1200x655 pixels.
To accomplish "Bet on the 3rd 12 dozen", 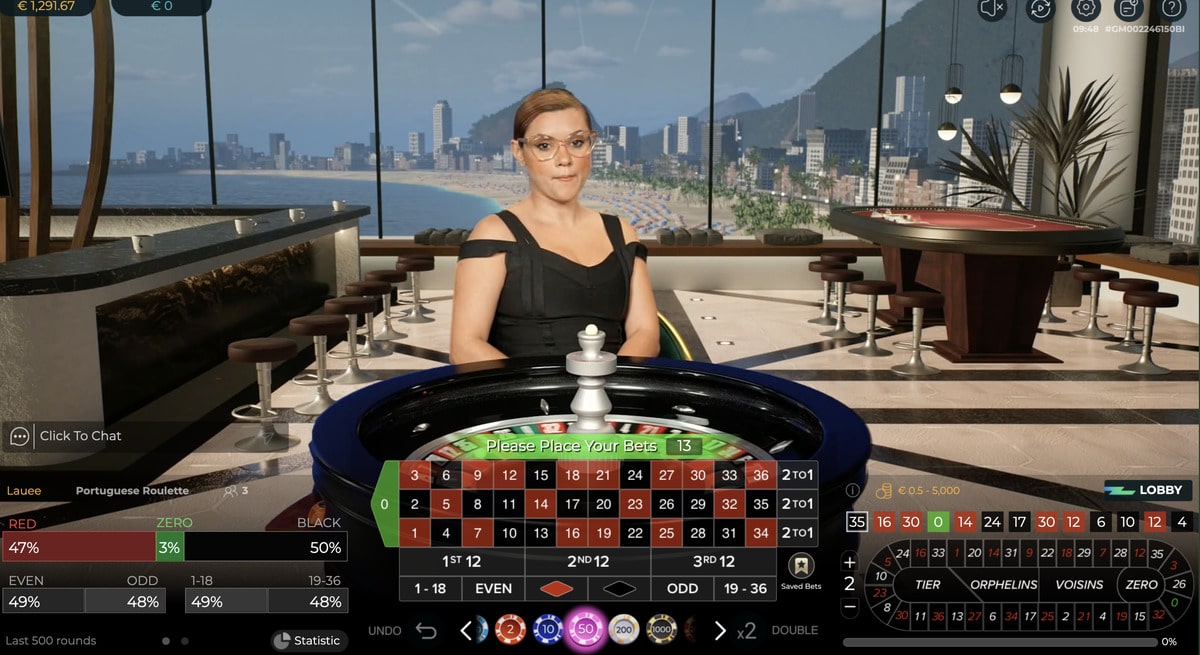I will [x=713, y=561].
